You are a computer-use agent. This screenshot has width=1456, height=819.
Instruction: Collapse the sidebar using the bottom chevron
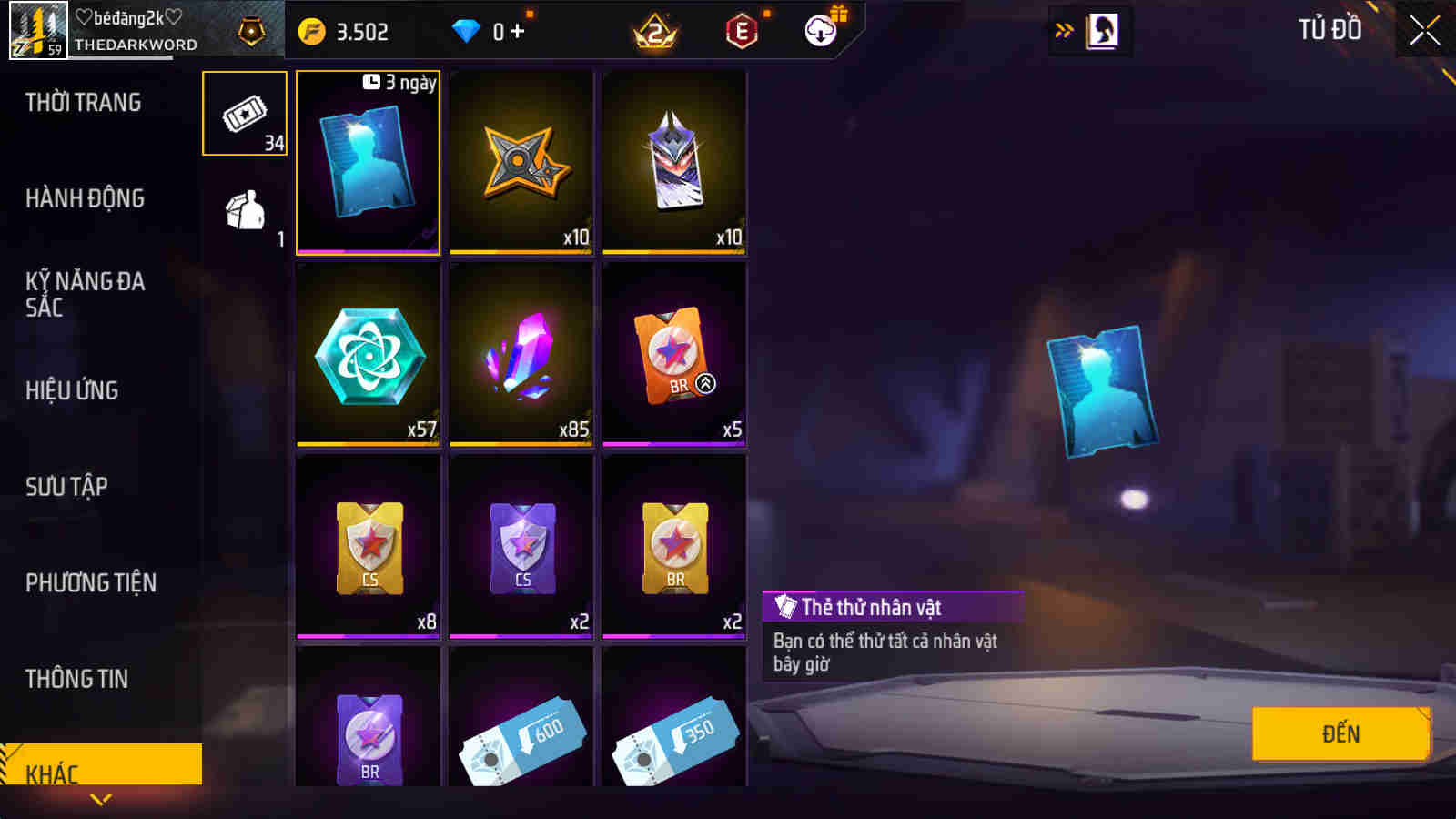point(100,801)
